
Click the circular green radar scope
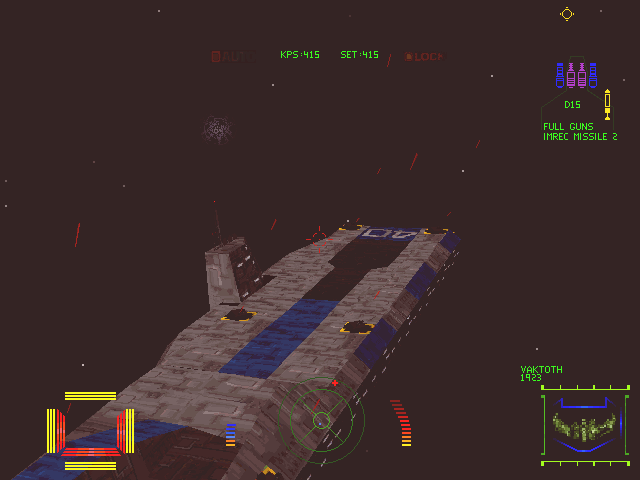click(x=322, y=417)
